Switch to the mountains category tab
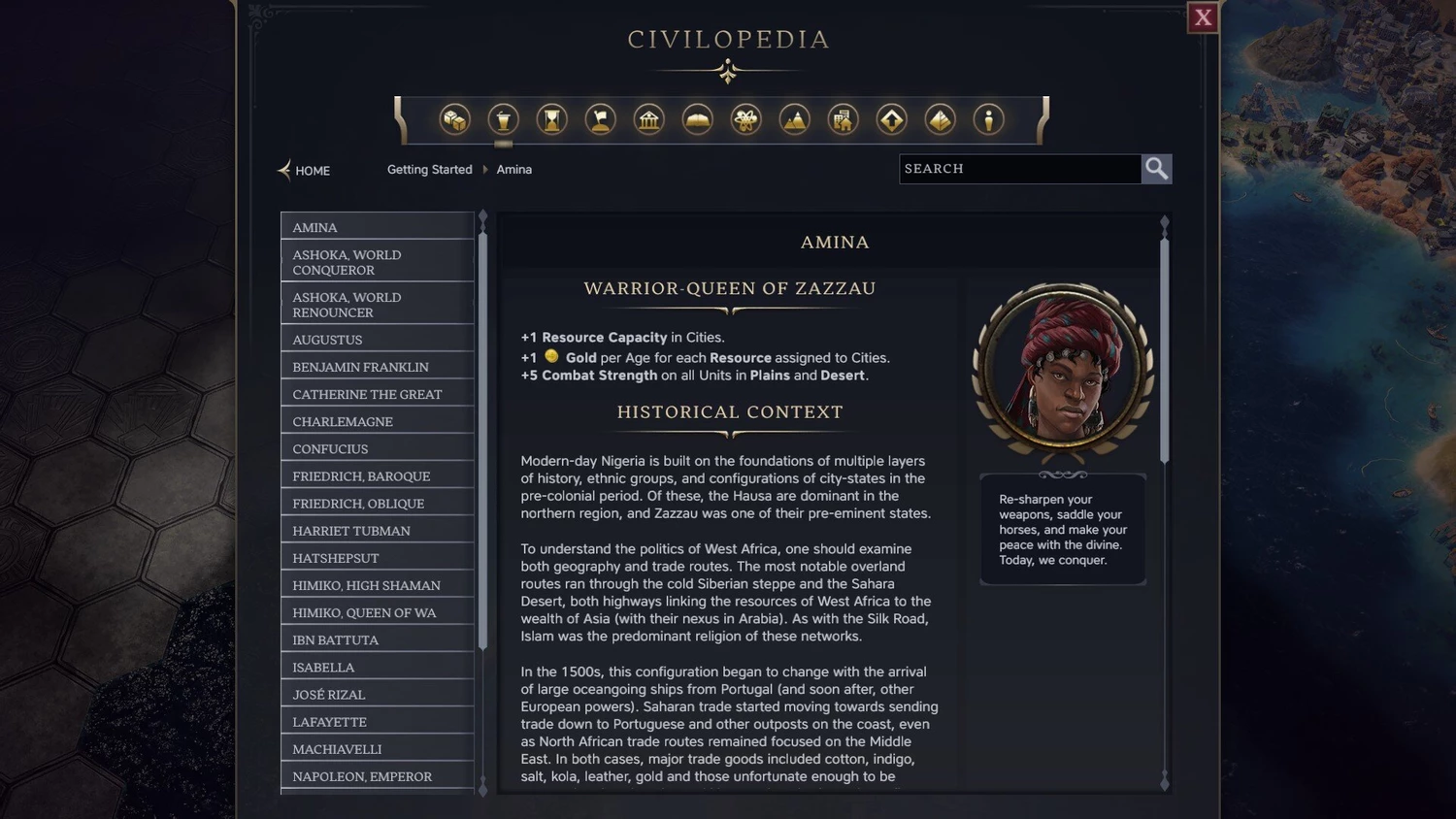 [794, 120]
